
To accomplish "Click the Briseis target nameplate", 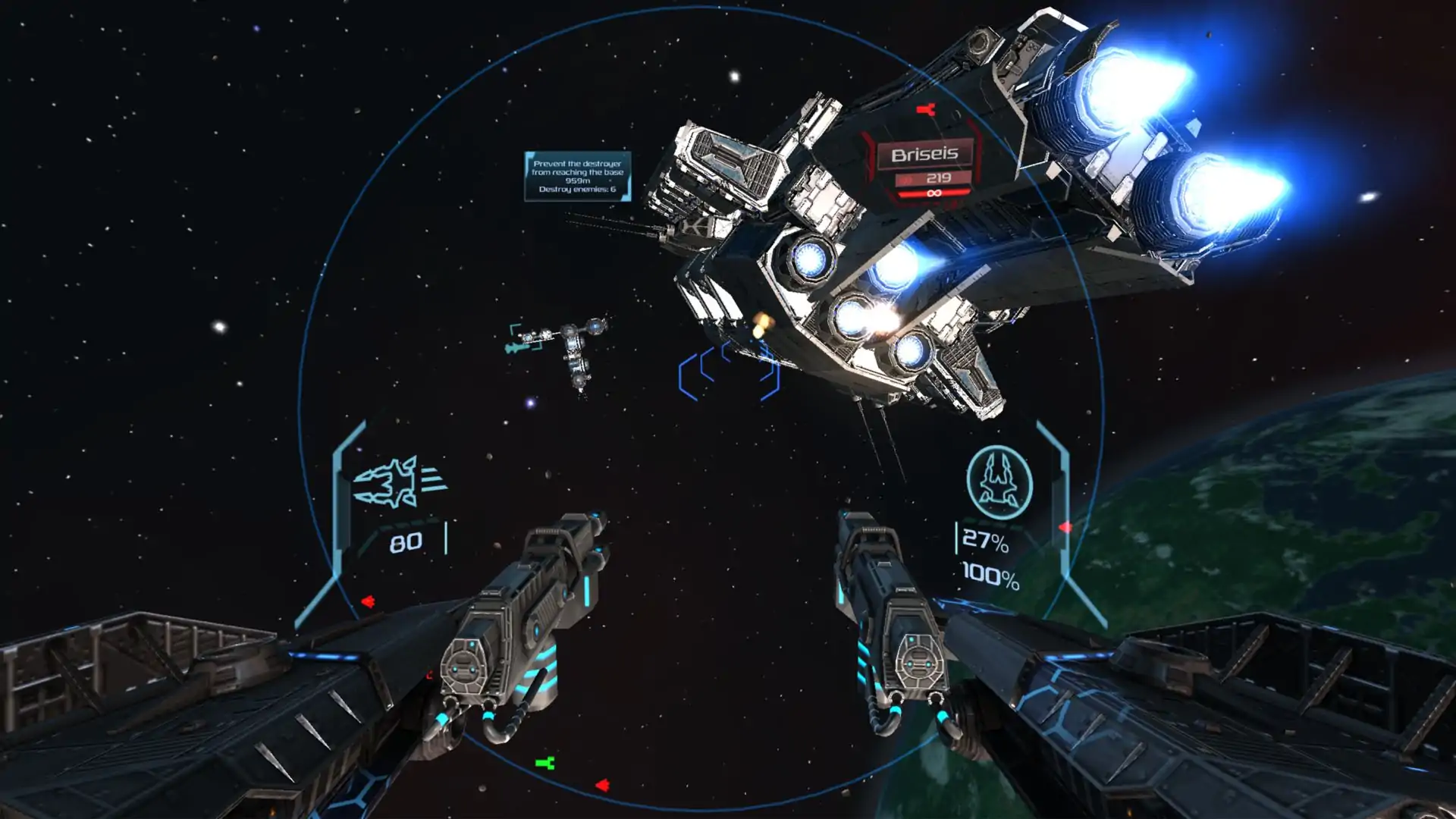I will (x=924, y=155).
